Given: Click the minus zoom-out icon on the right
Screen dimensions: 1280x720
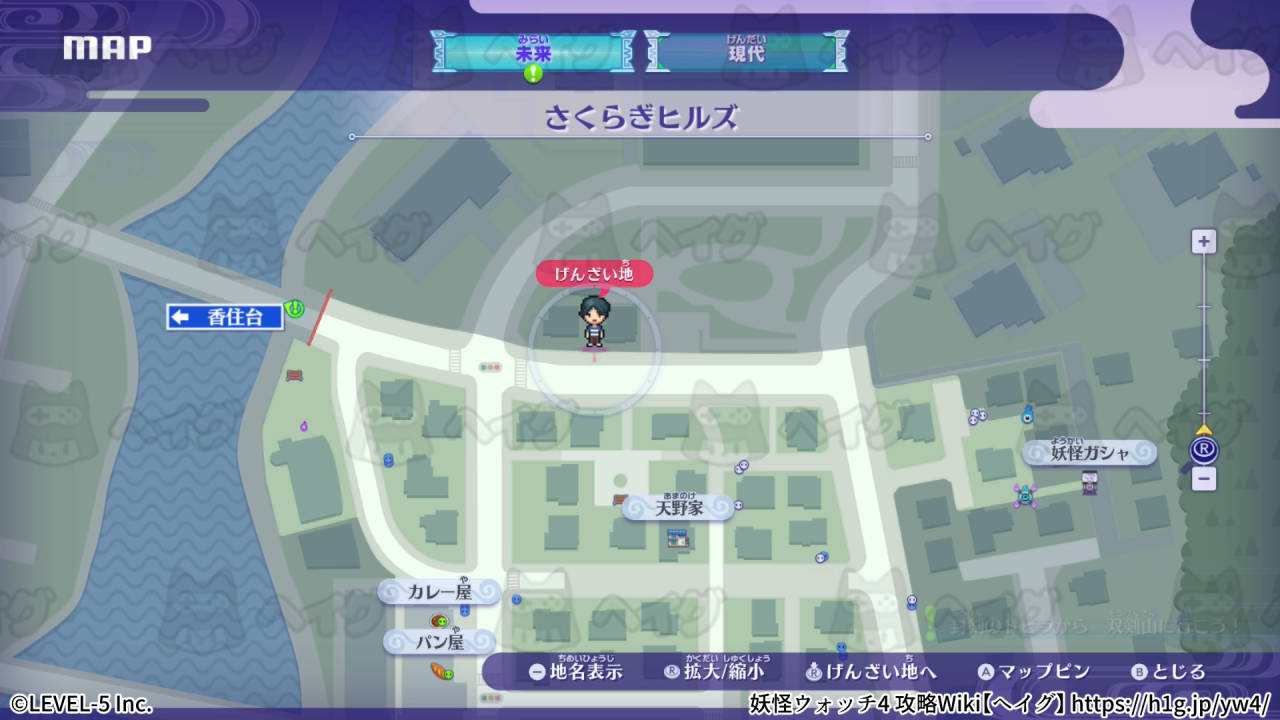Looking at the screenshot, I should point(1202,477).
